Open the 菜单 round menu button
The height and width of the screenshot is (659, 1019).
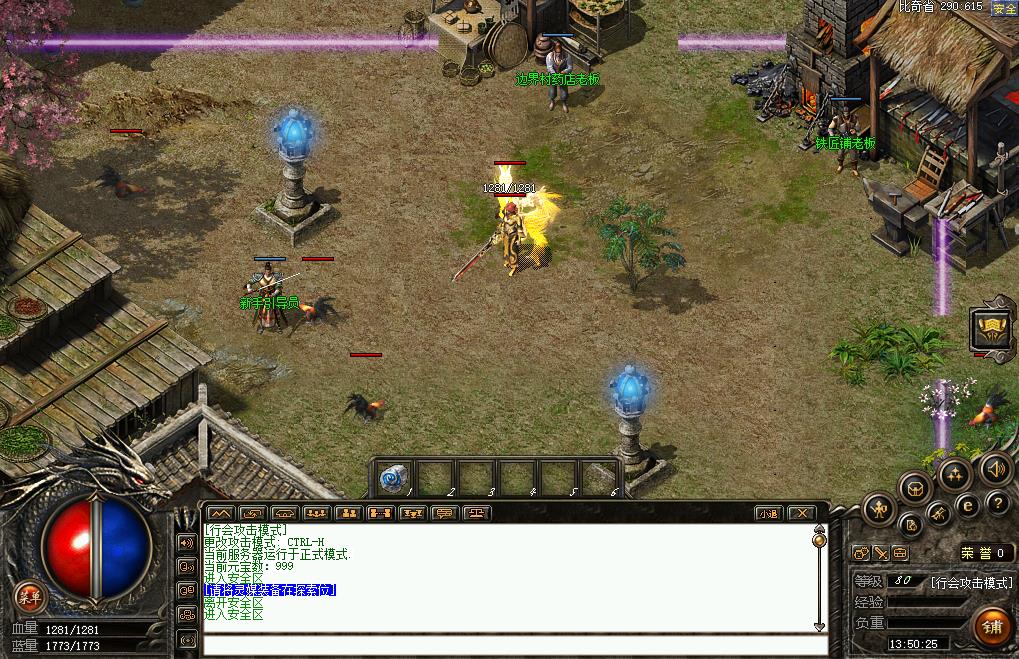point(30,598)
